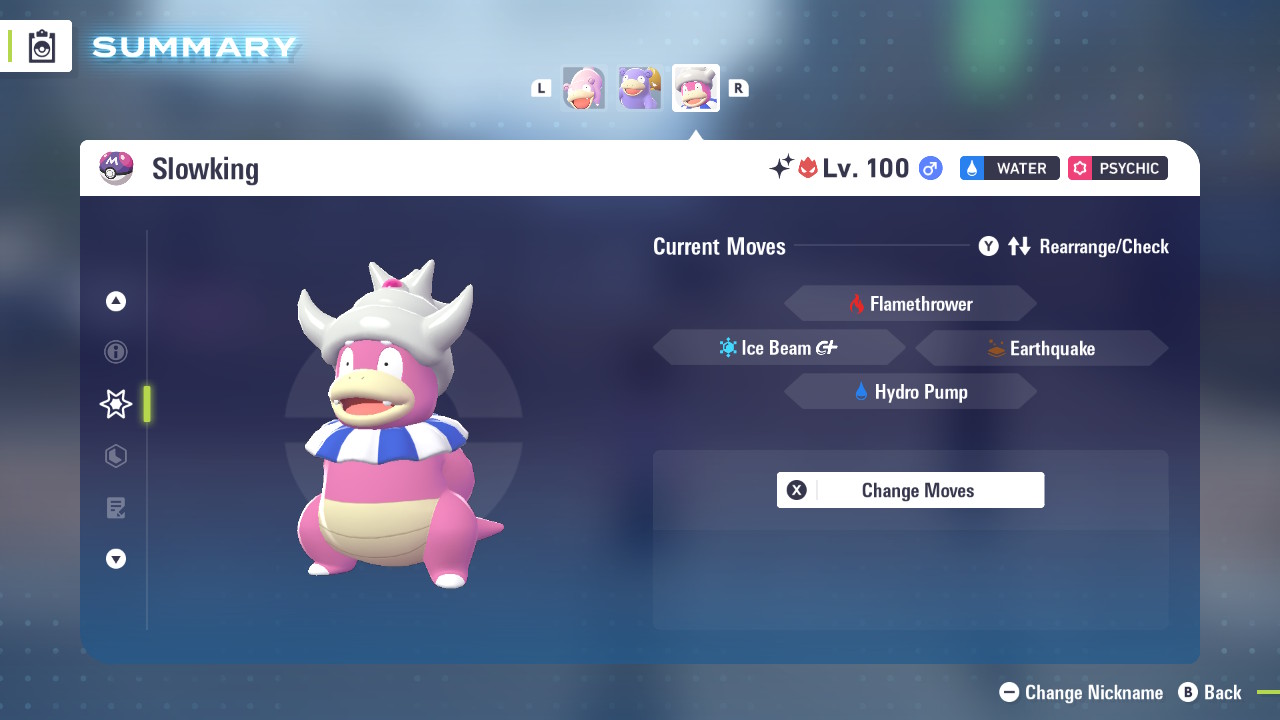Choose Change Nickname
Image resolution: width=1280 pixels, height=720 pixels.
(1081, 692)
